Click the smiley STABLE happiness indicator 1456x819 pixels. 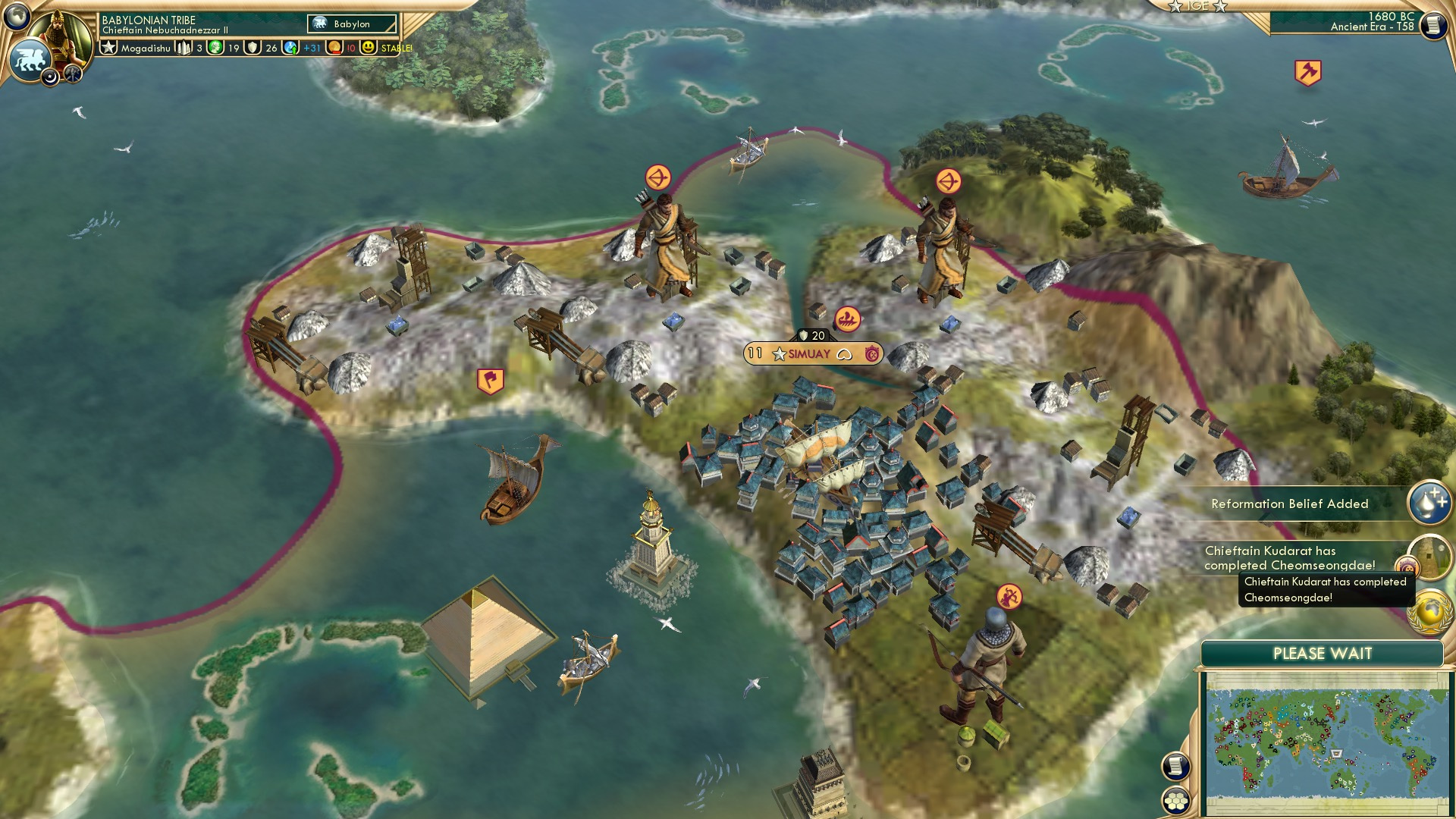point(369,47)
